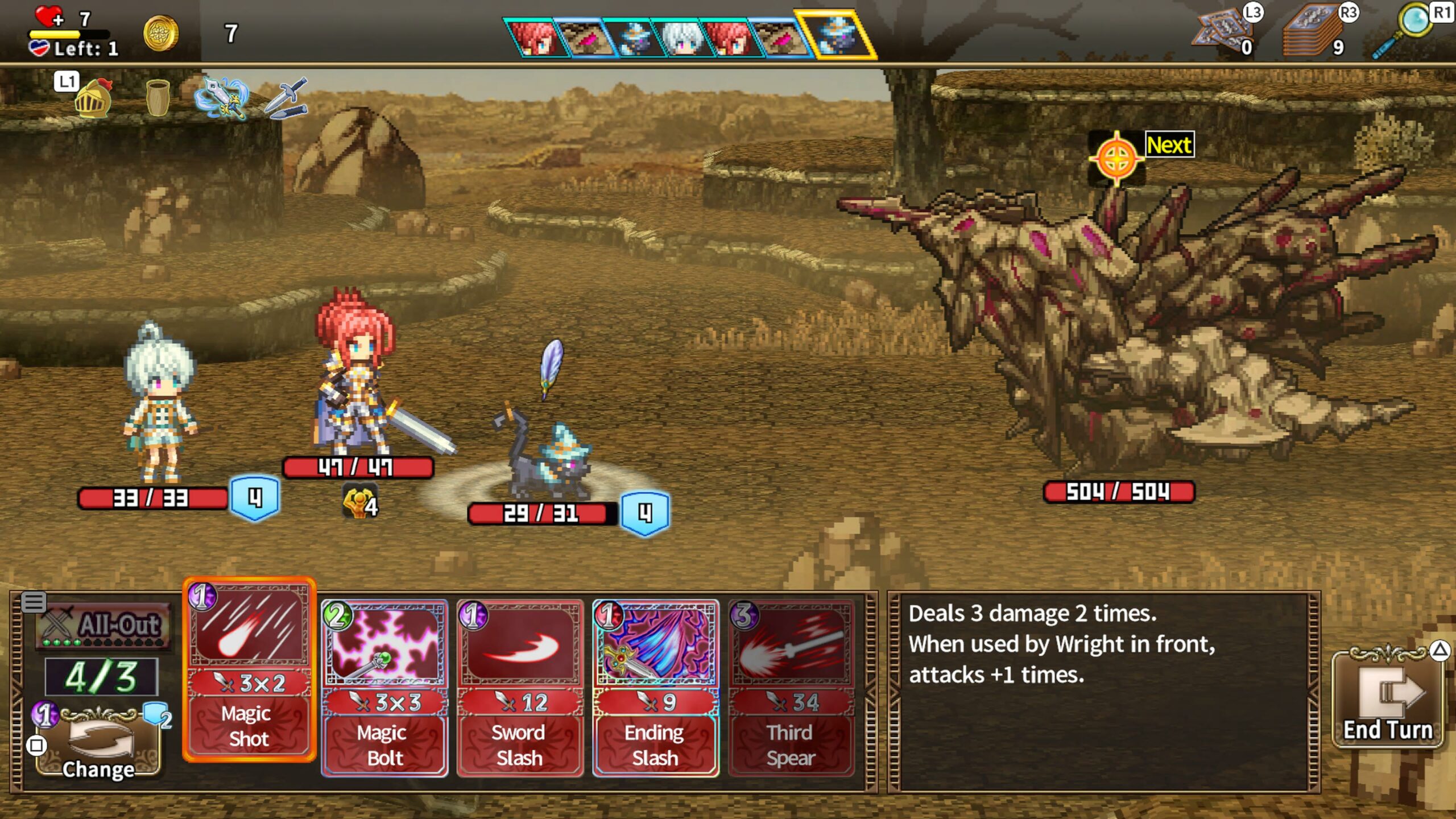The height and width of the screenshot is (819, 1456).
Task: Target the enemy's Next action marker
Action: [1116, 158]
